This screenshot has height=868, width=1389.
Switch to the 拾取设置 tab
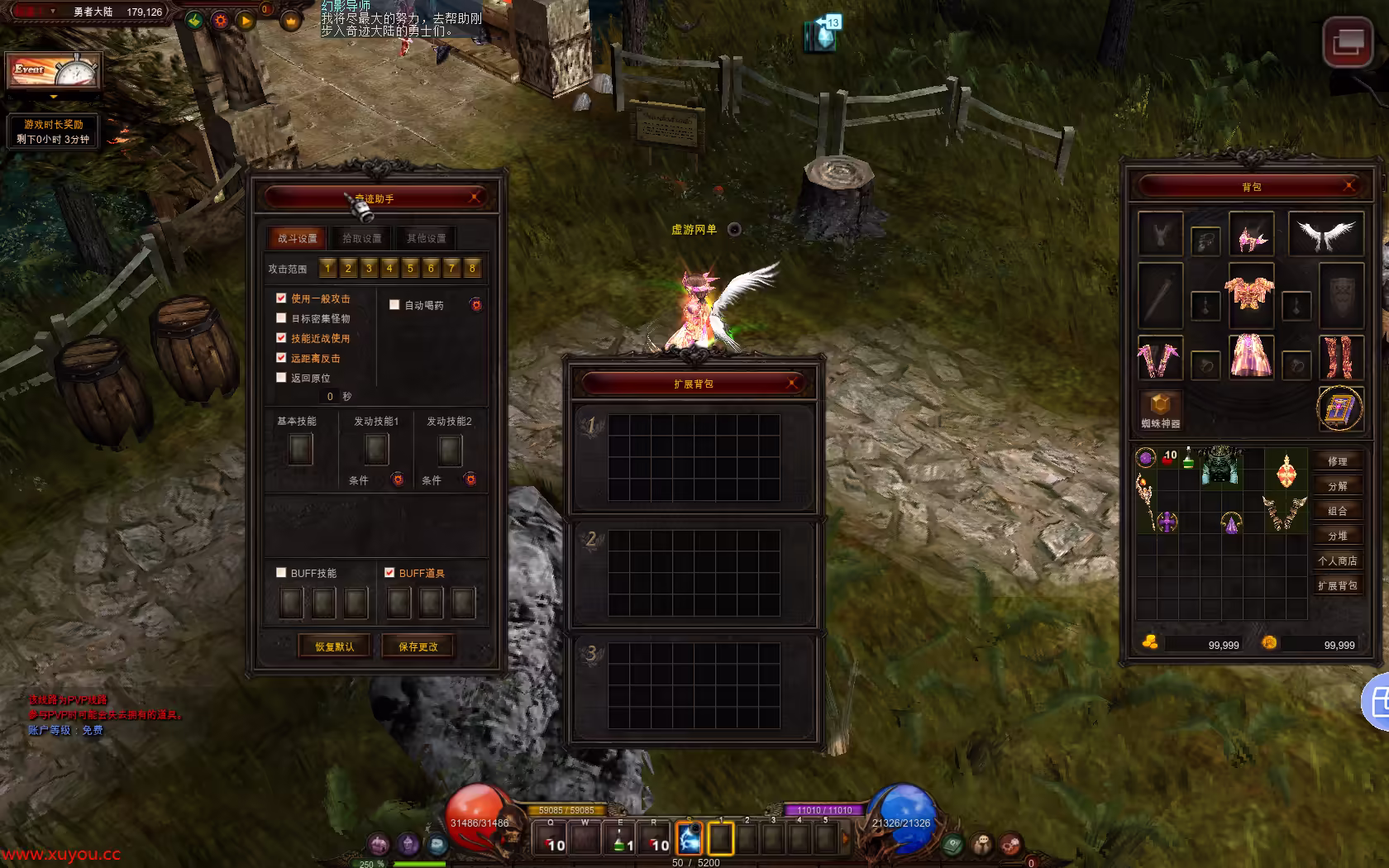click(x=362, y=238)
